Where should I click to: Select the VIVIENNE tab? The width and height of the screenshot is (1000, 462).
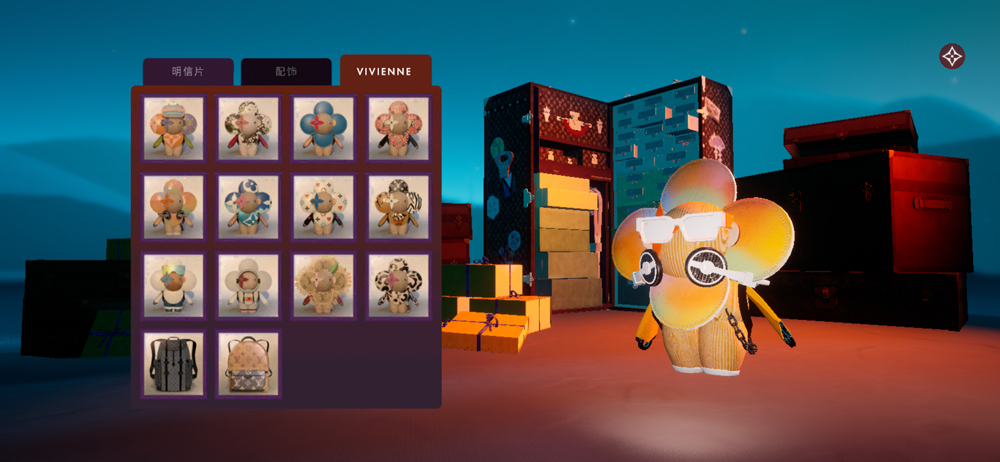[x=385, y=72]
